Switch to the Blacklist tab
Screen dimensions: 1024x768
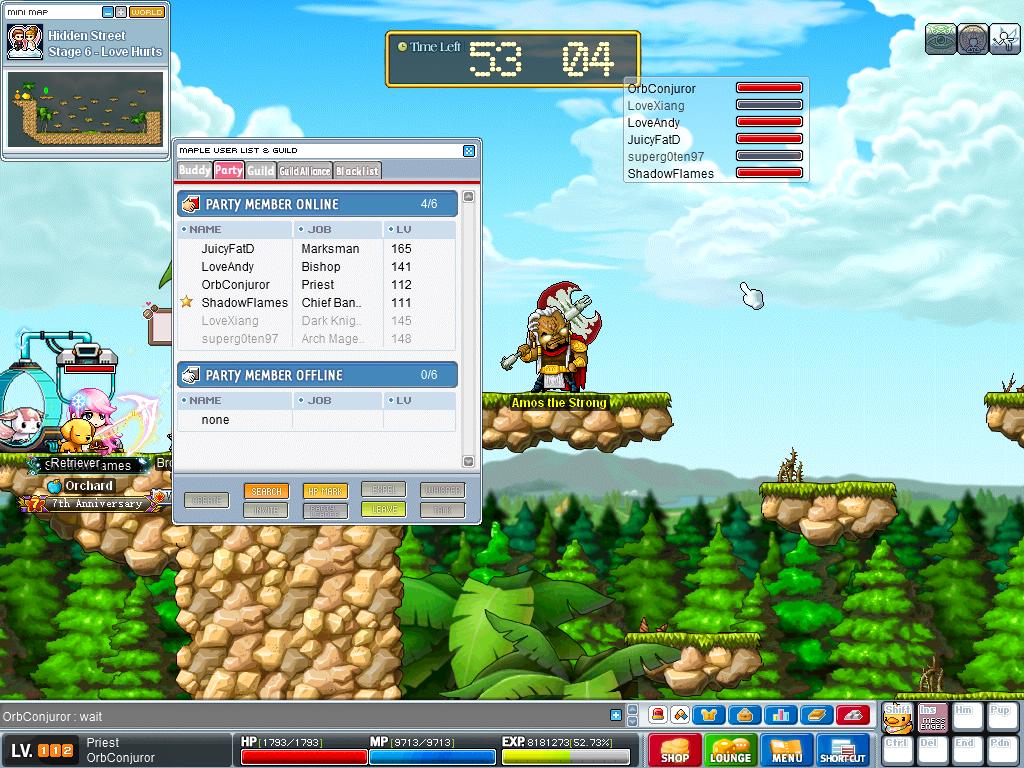[x=357, y=171]
